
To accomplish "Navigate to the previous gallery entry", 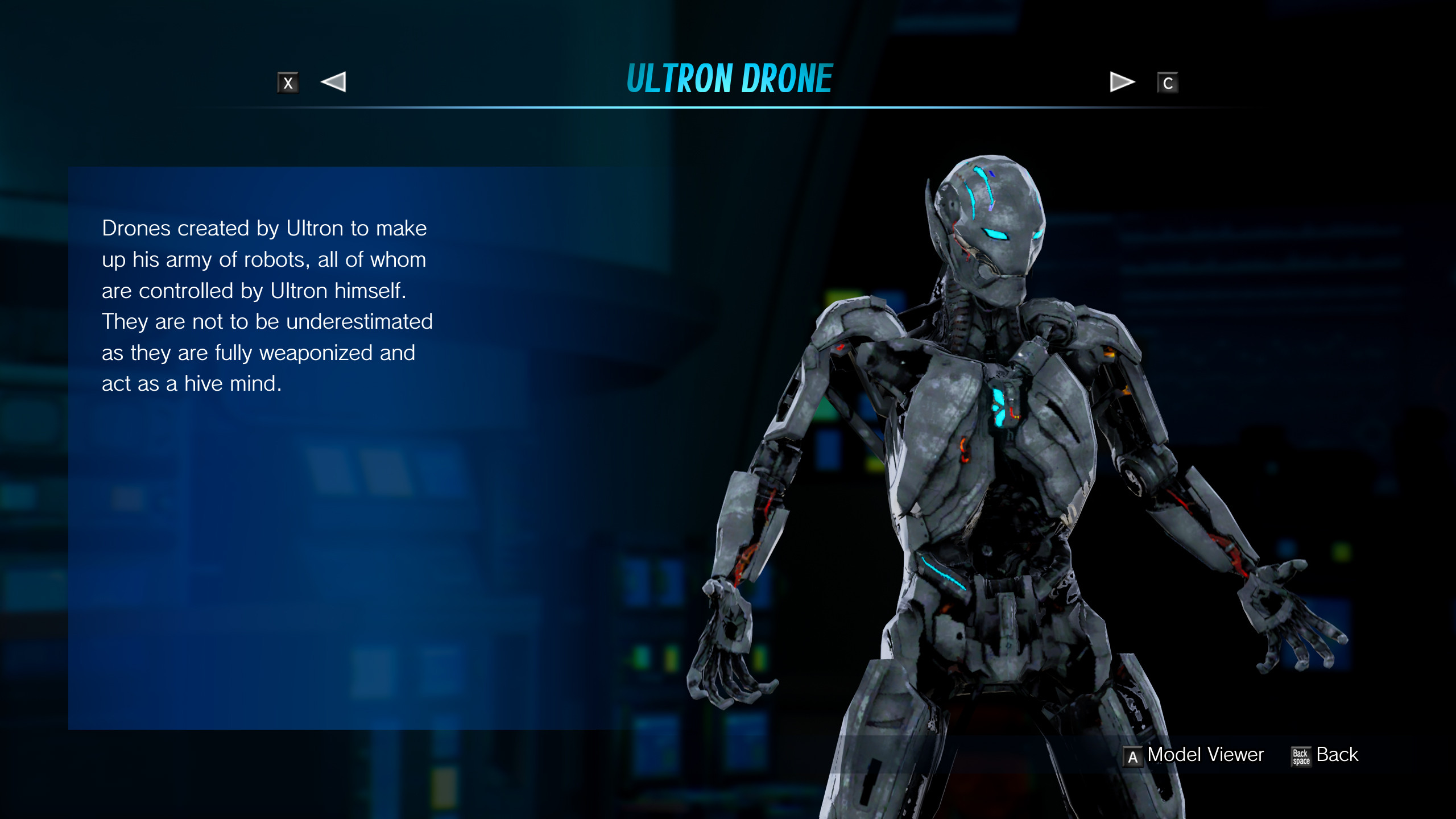I will 334,82.
